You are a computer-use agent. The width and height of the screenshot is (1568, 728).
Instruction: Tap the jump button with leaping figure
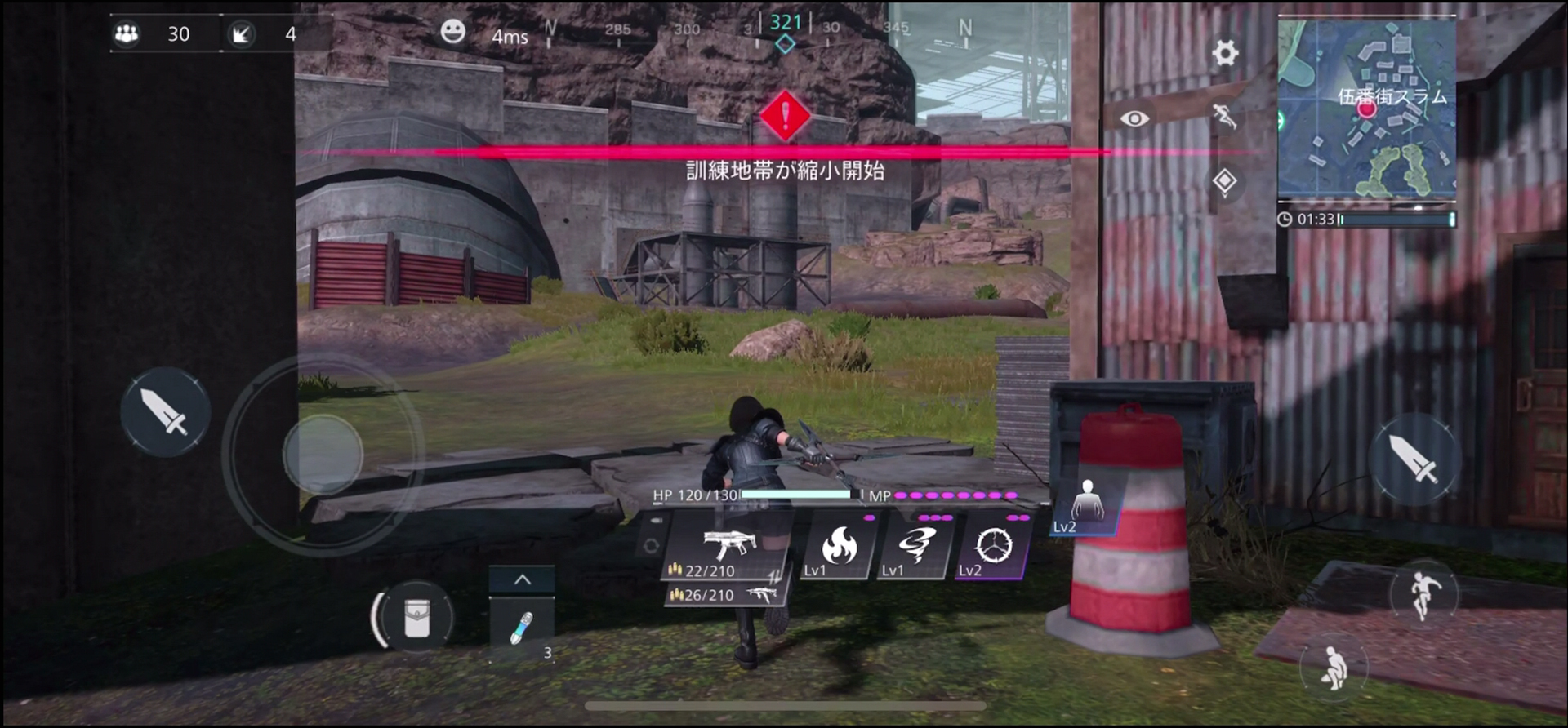(1423, 596)
